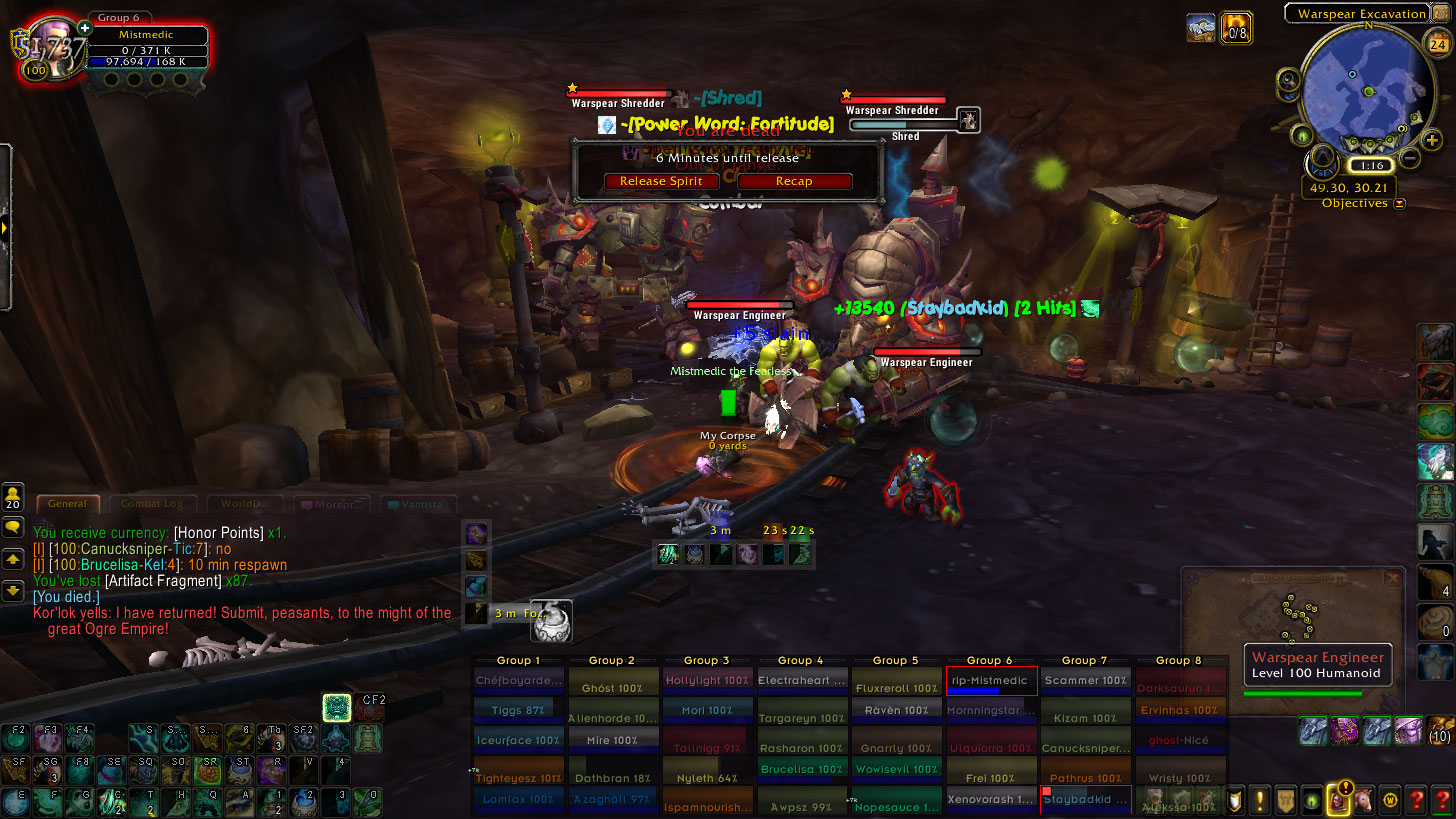Image resolution: width=1456 pixels, height=819 pixels.
Task: Target Brucelisa in raid Group 4
Action: point(801,769)
